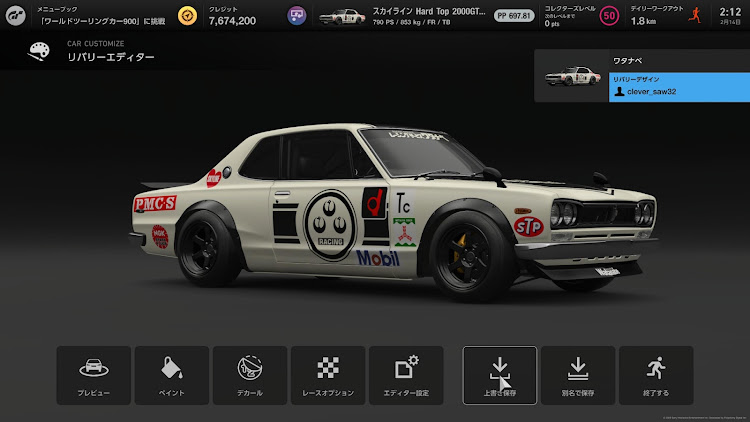Select the ペイント paint option
The width and height of the screenshot is (750, 422).
tap(172, 375)
